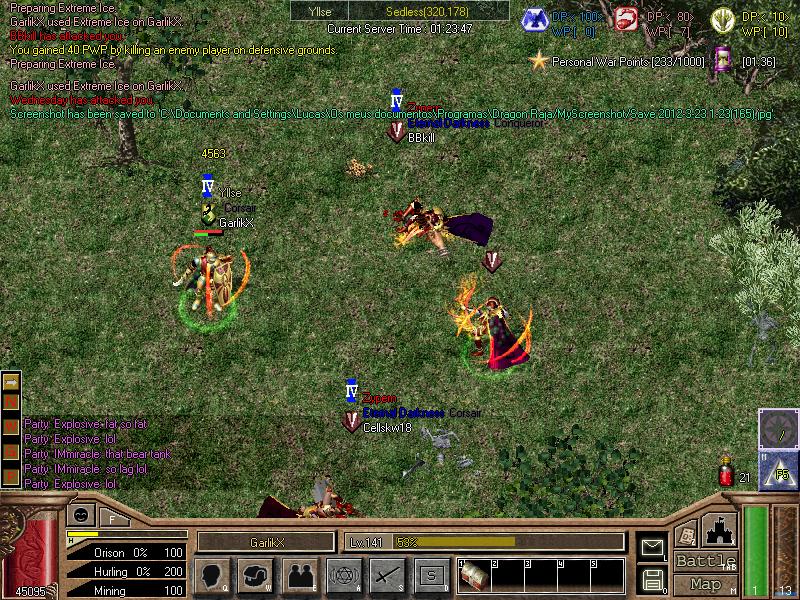
Task: Open the two-person party button
Action: pos(301,575)
